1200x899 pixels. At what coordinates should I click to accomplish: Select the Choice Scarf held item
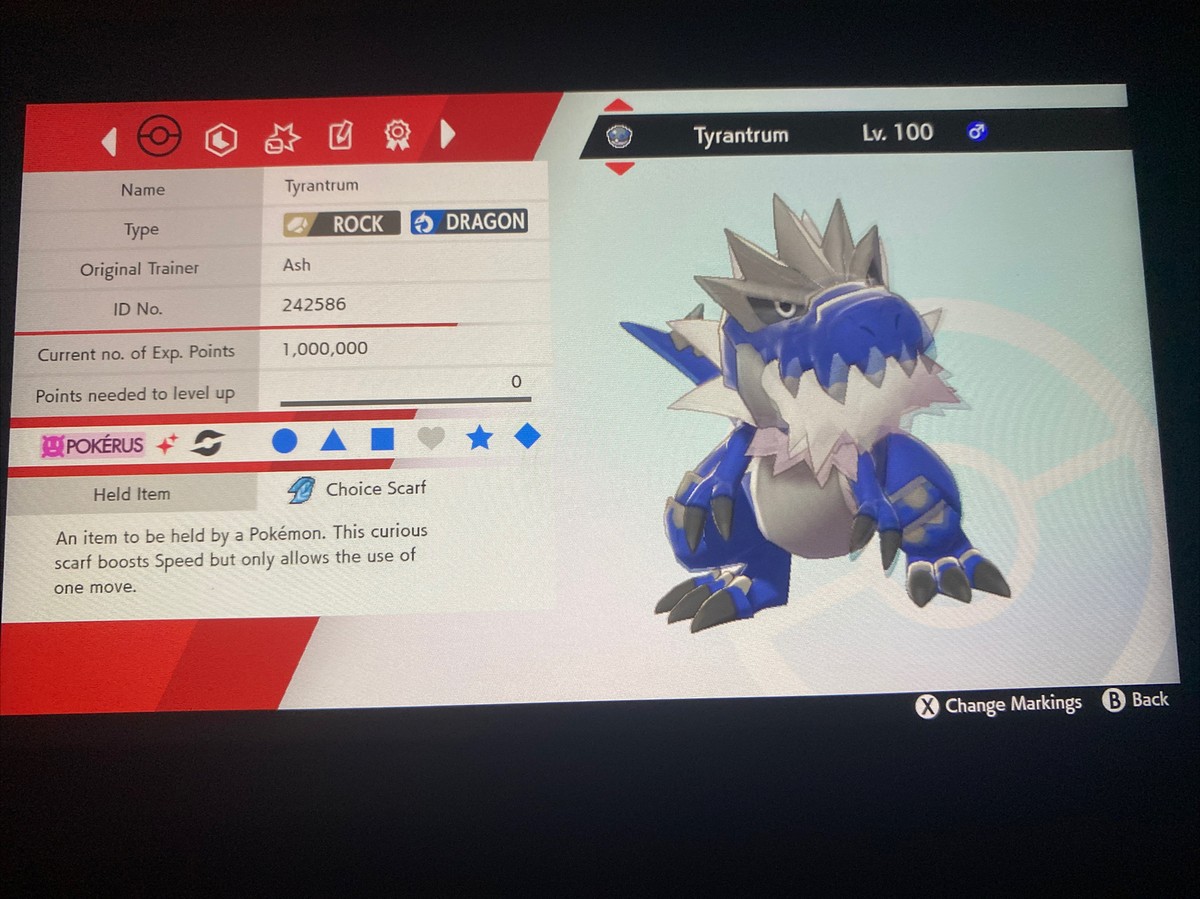375,489
